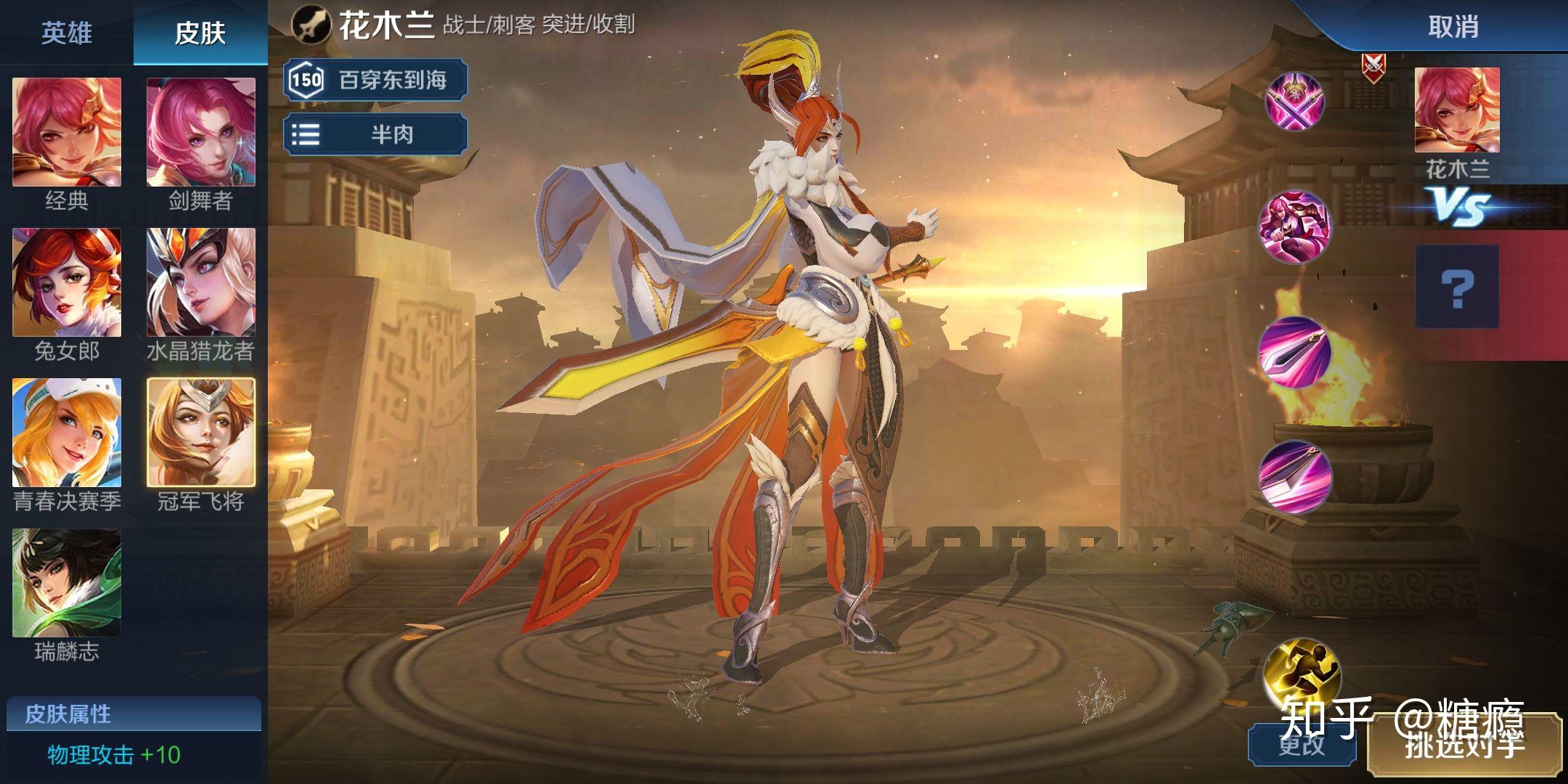Pick the 瑞麟志 skin portrait
This screenshot has height=784, width=1568.
67,583
